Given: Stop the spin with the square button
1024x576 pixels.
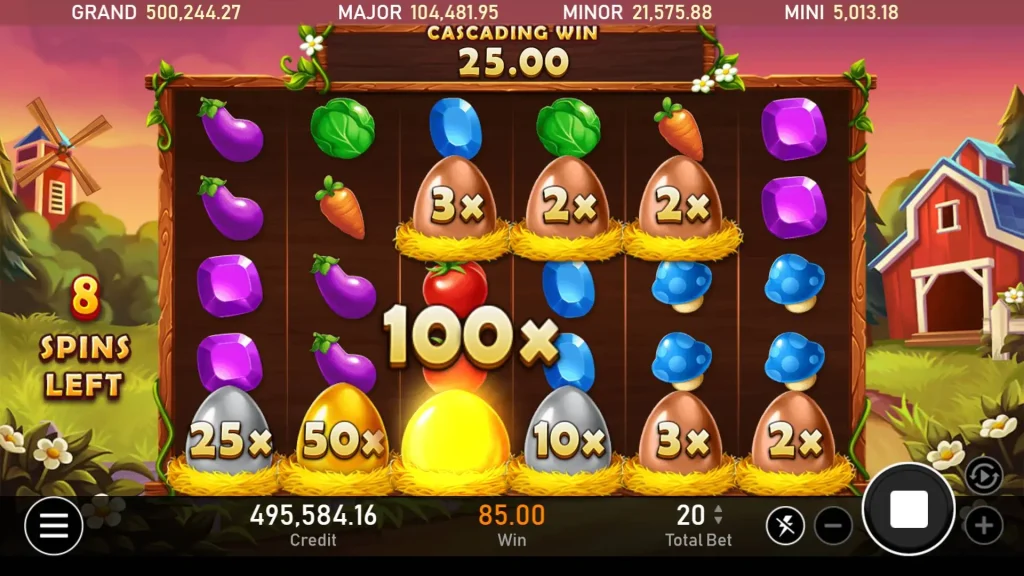Looking at the screenshot, I should pos(908,509).
